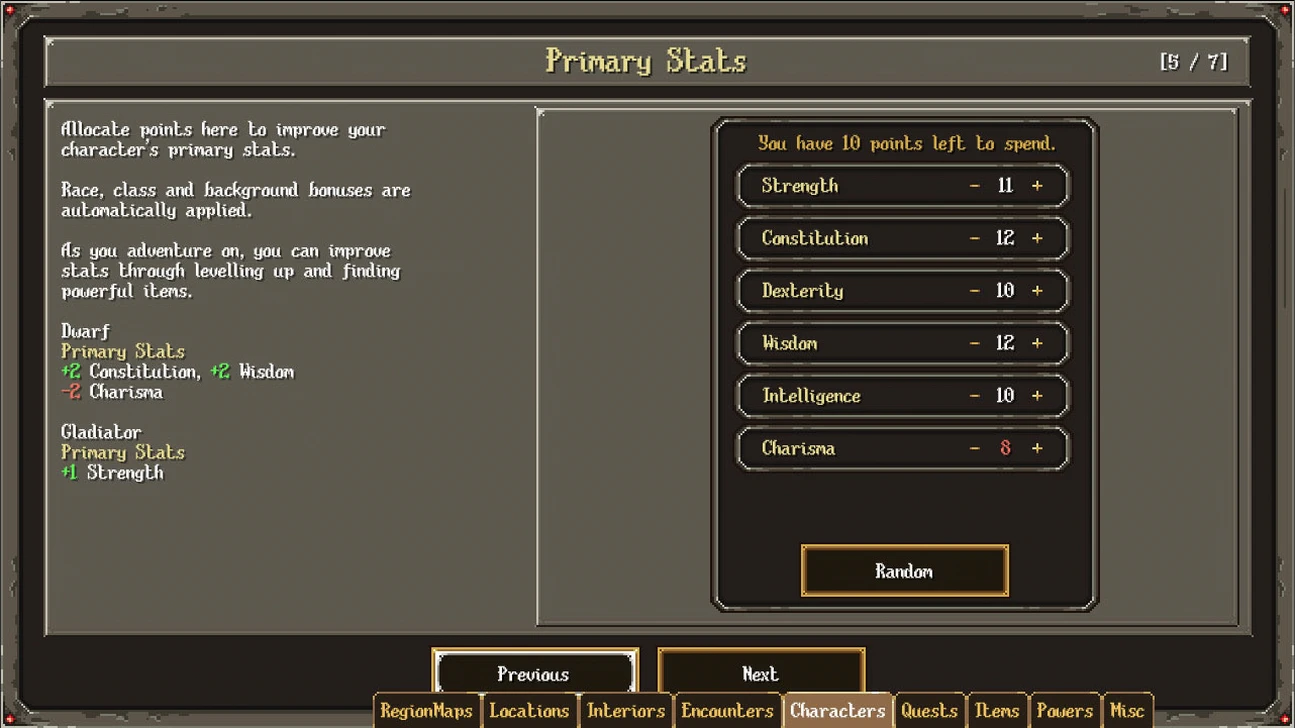Screen dimensions: 1295x728
Task: Continue with the Next button
Action: (761, 673)
